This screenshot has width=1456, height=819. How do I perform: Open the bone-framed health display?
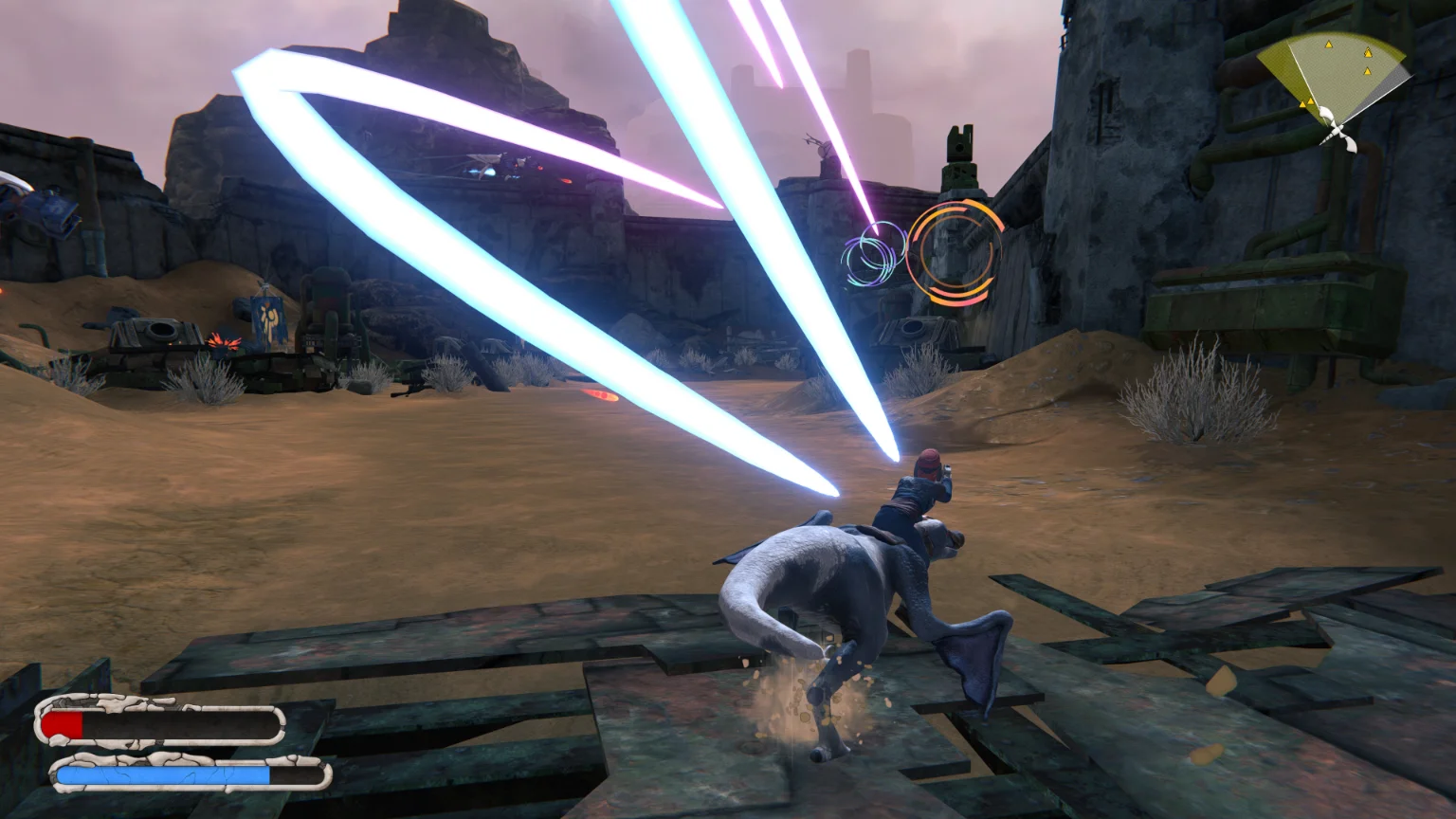pos(161,724)
